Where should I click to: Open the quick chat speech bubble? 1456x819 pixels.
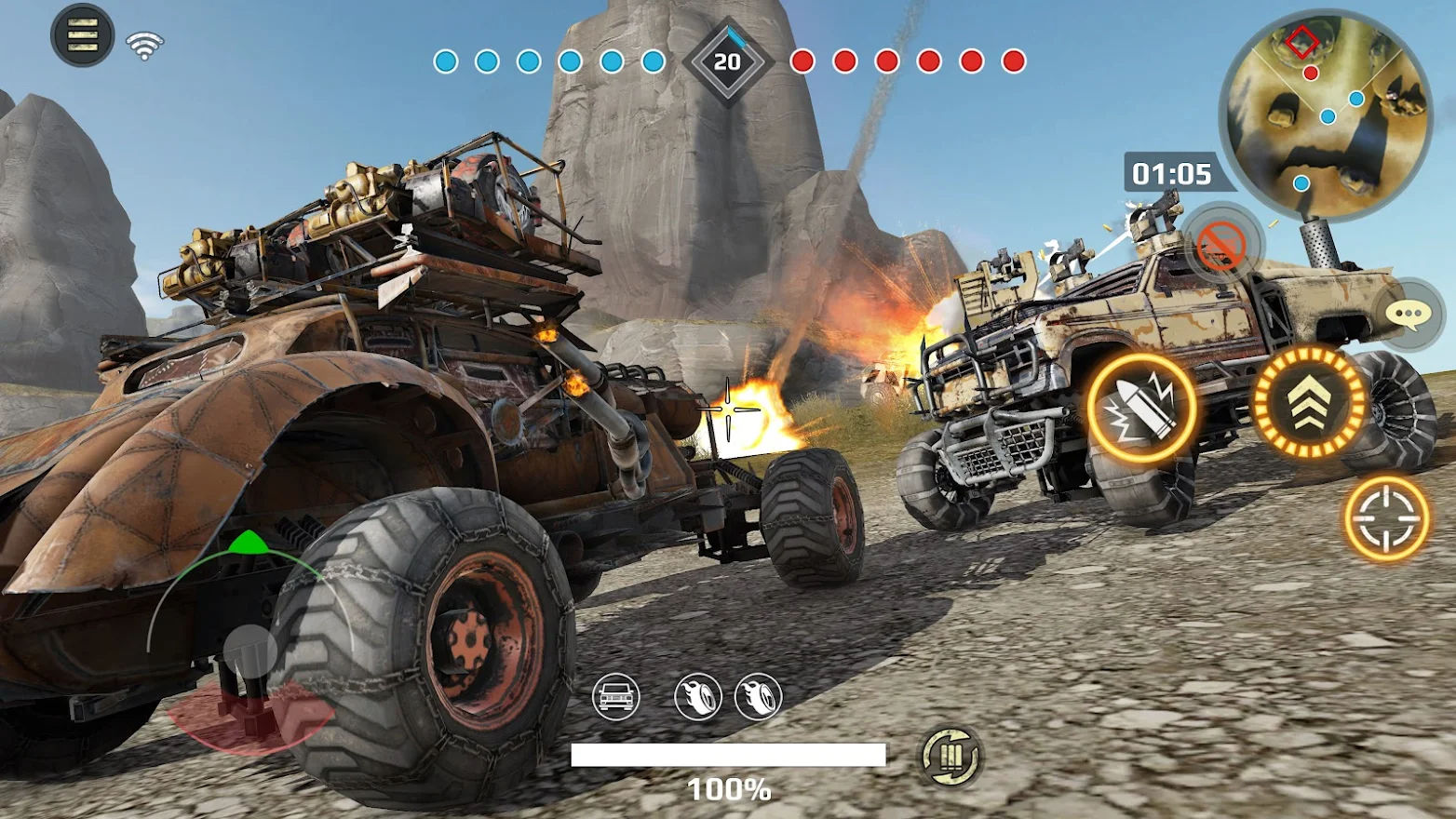(x=1408, y=315)
